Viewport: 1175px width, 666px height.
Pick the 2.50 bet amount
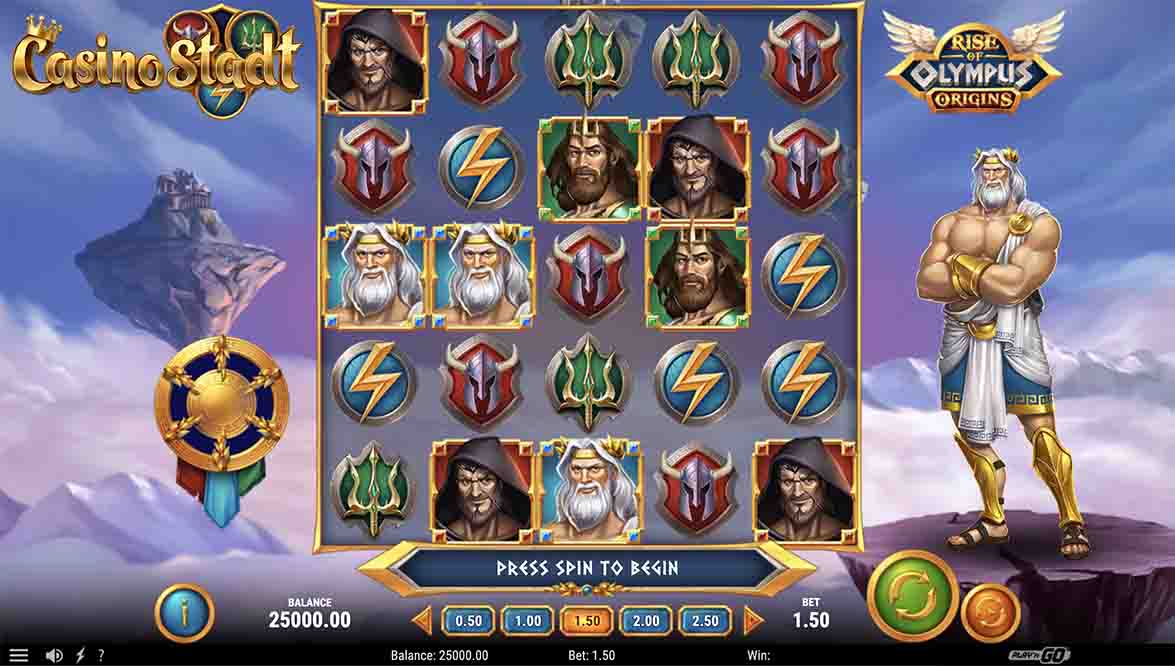[x=705, y=621]
